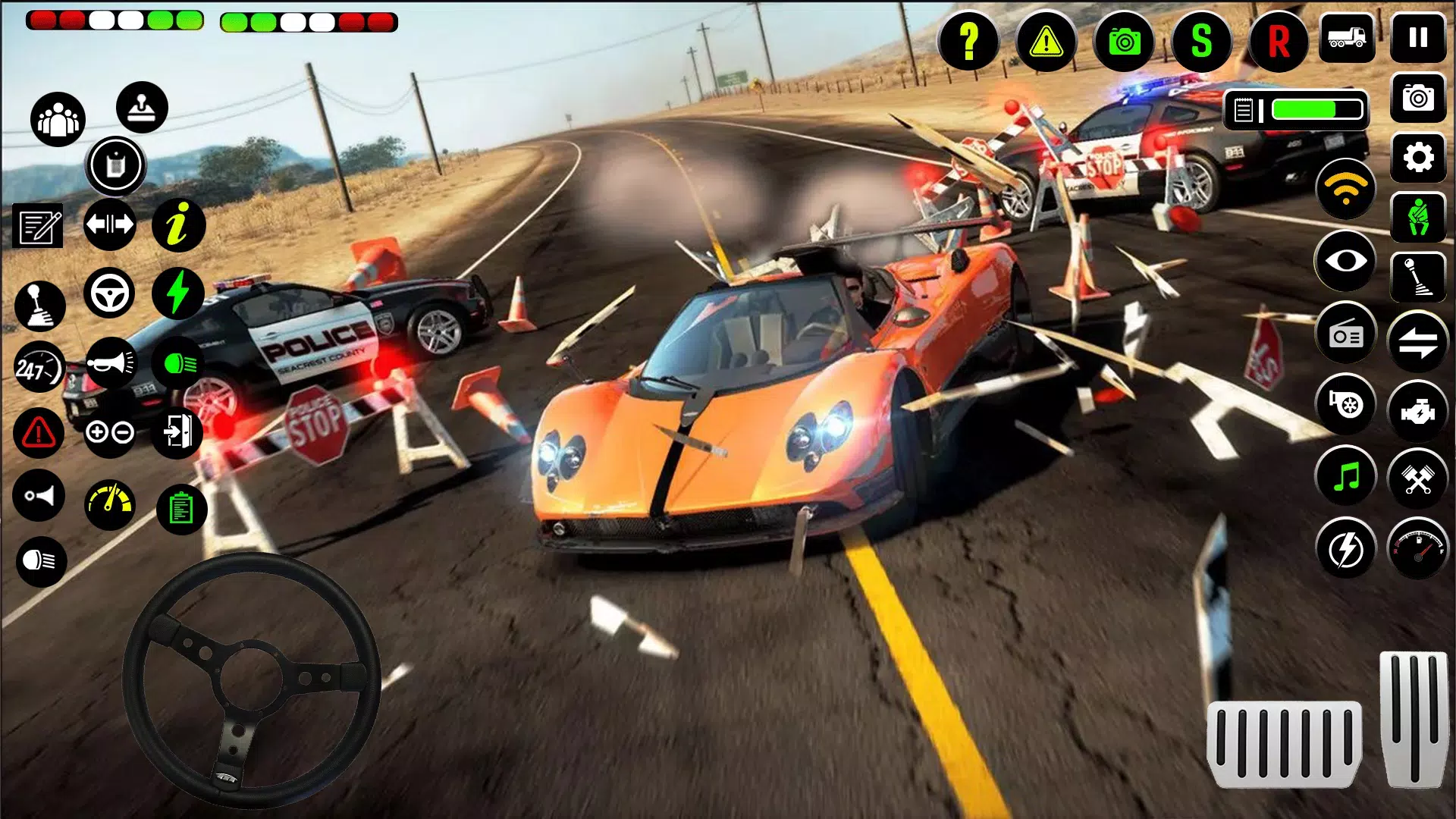The height and width of the screenshot is (819, 1456).
Task: Select the red R button
Action: click(x=1279, y=41)
